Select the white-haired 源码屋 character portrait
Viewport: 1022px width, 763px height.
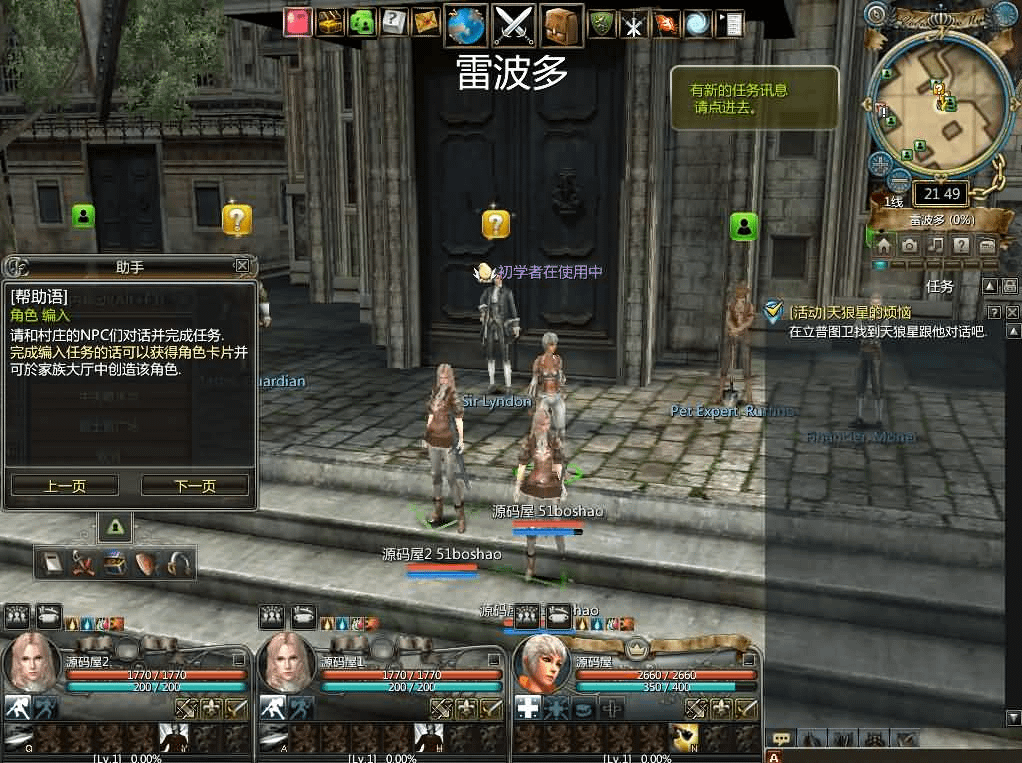click(x=543, y=664)
